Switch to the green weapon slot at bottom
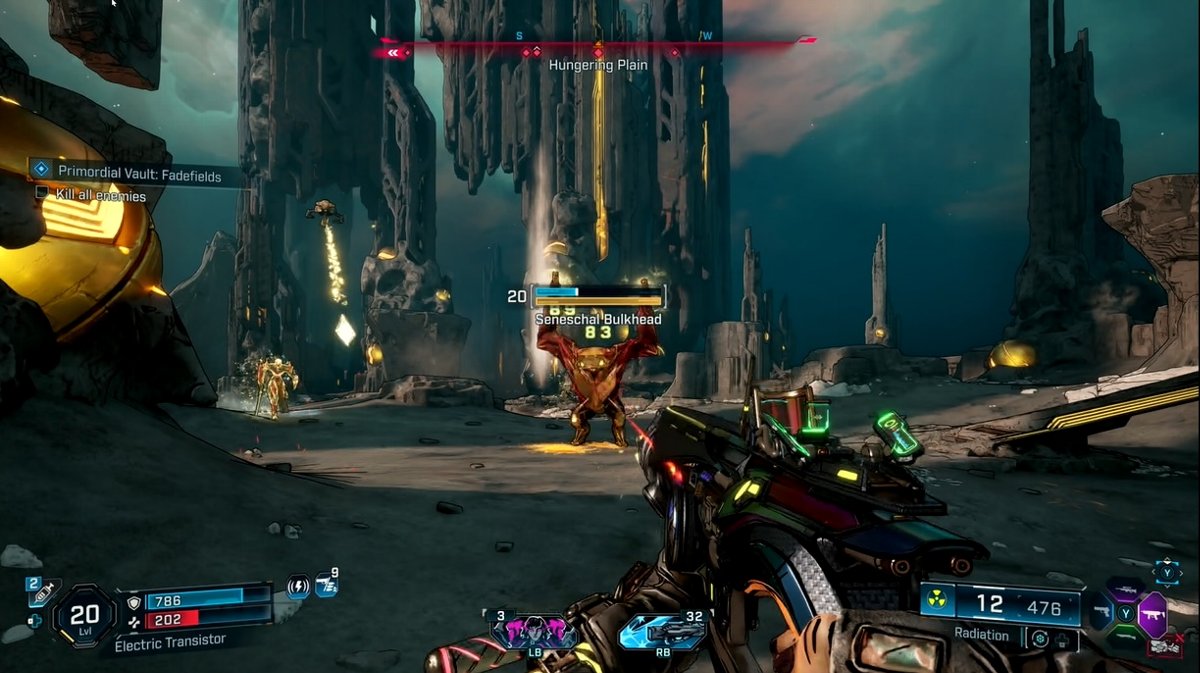Screen dimensions: 1200x673 tap(1127, 634)
